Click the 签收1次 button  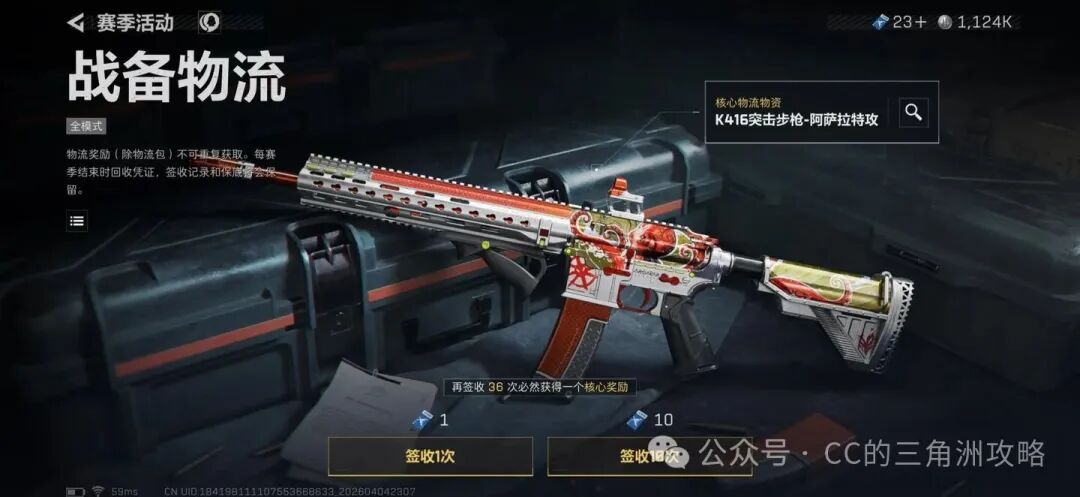(430, 456)
